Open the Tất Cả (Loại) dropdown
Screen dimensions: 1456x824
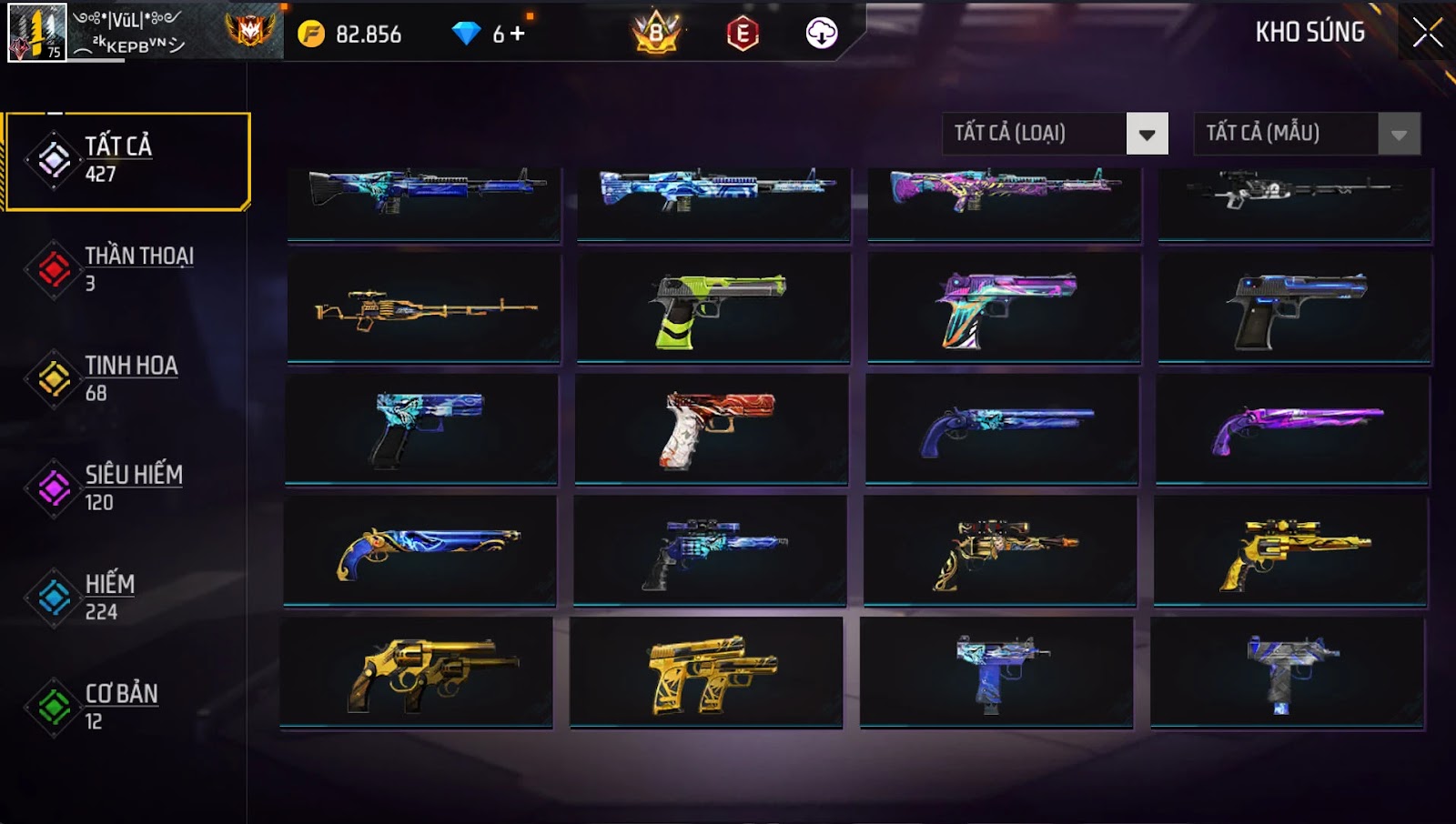tap(1147, 135)
